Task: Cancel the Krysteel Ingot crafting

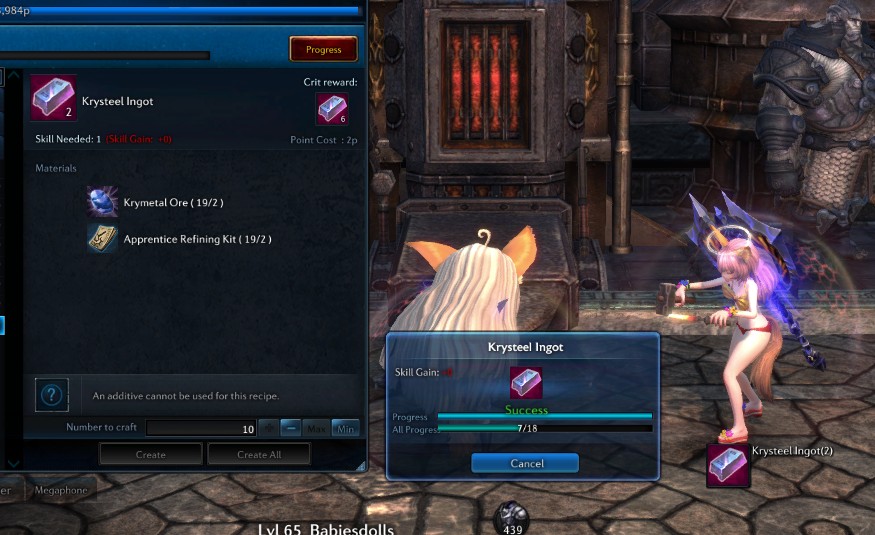Action: [x=525, y=463]
